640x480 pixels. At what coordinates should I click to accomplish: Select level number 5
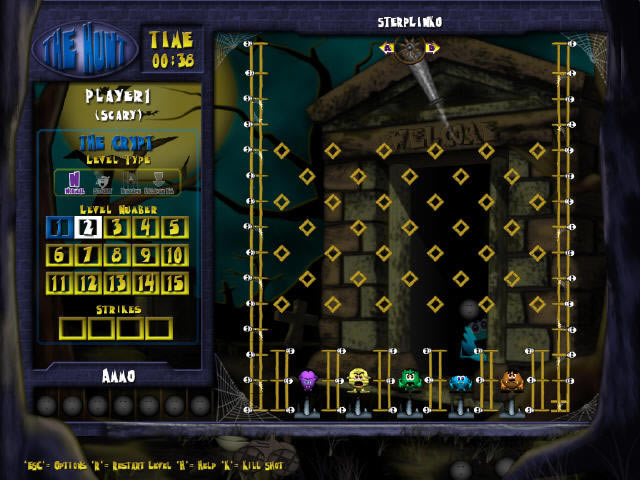[x=175, y=227]
